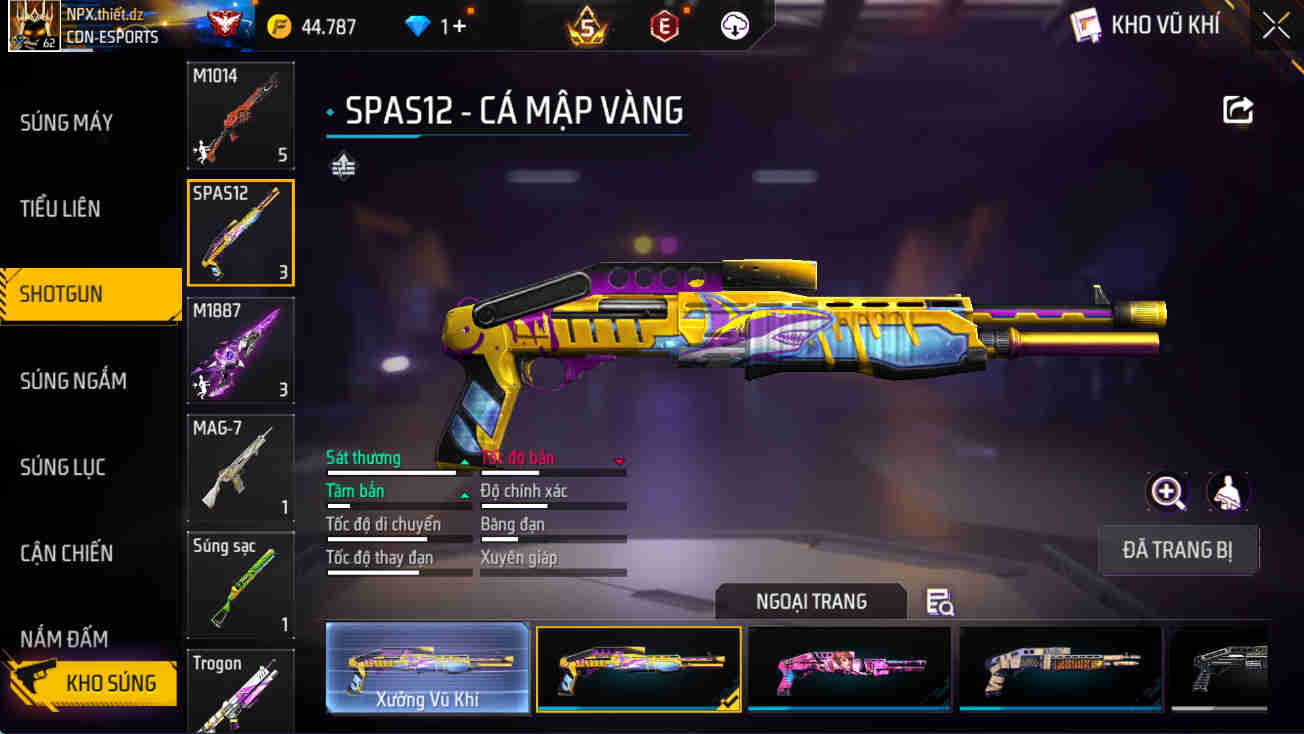Switch to CẬN CHIẾN weapons
This screenshot has height=734, width=1304.
click(66, 553)
